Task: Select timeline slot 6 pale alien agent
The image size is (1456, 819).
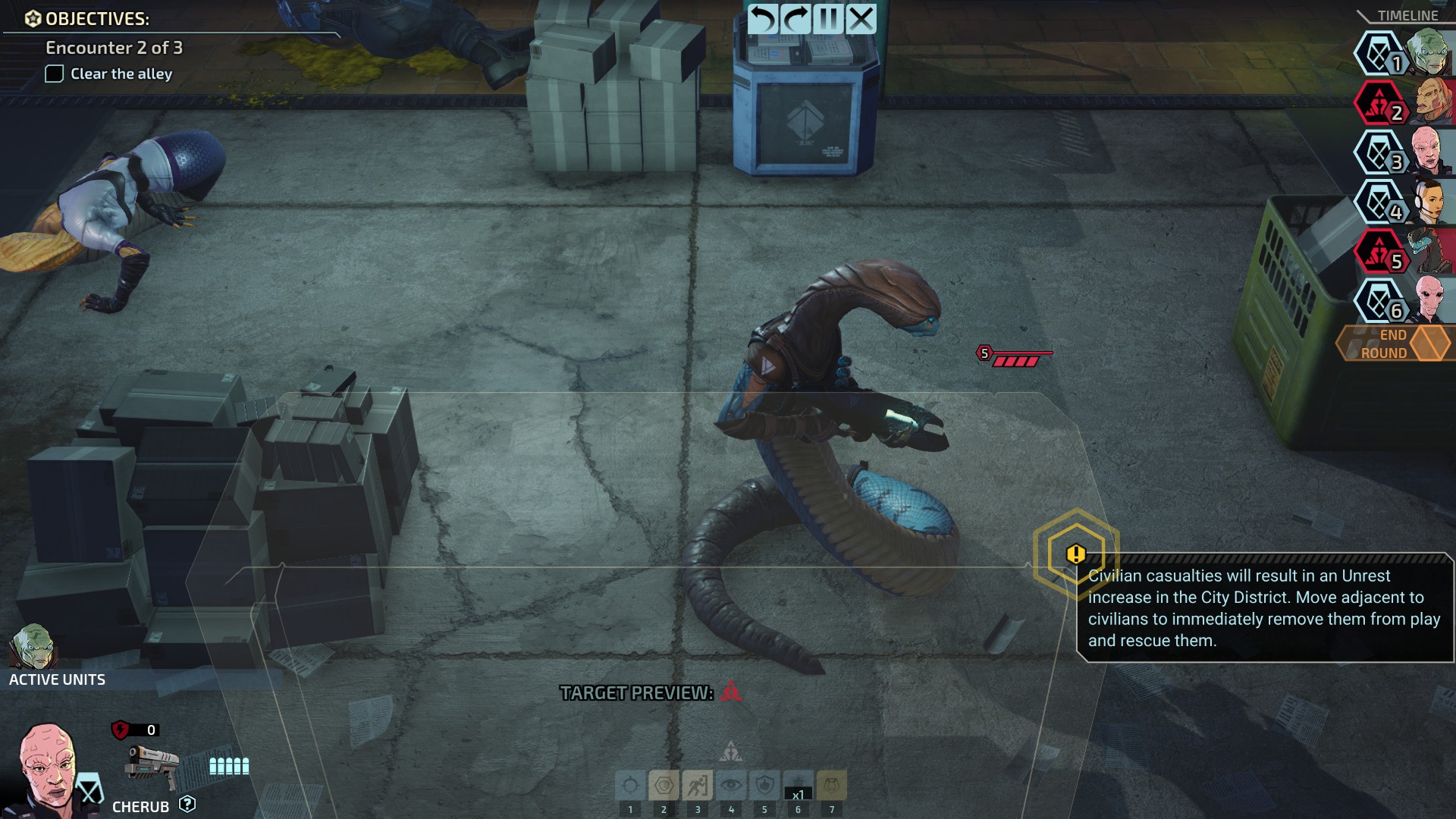Action: (1429, 300)
